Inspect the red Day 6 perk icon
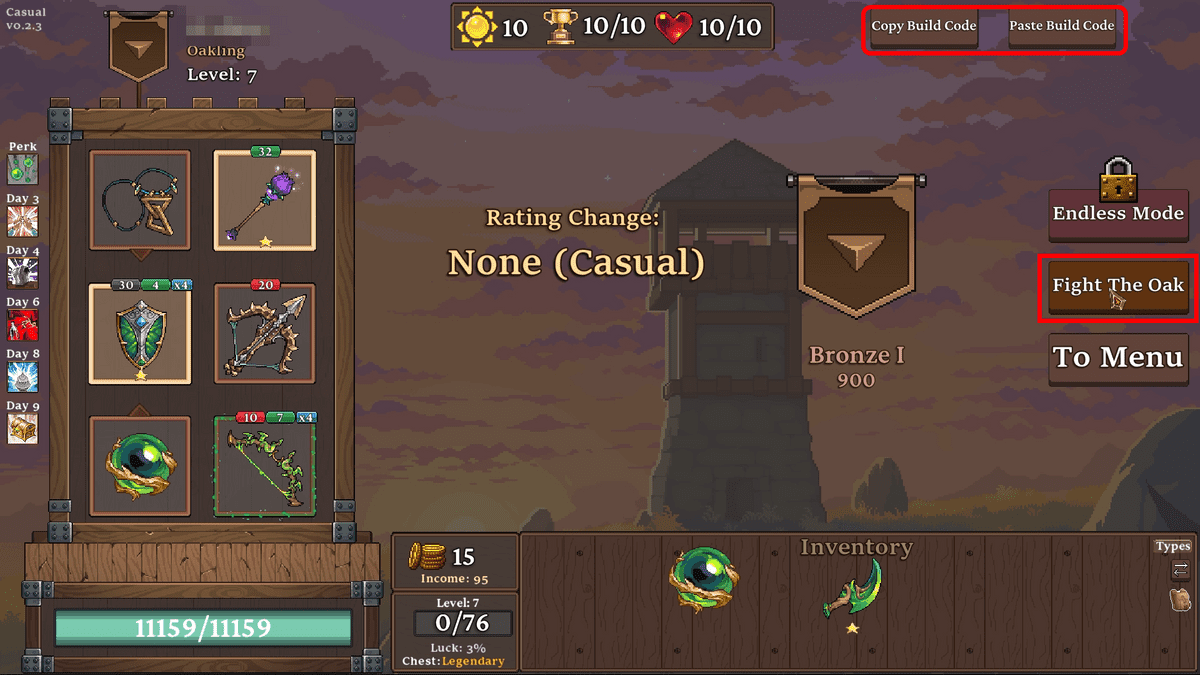Image resolution: width=1200 pixels, height=675 pixels. coord(22,325)
